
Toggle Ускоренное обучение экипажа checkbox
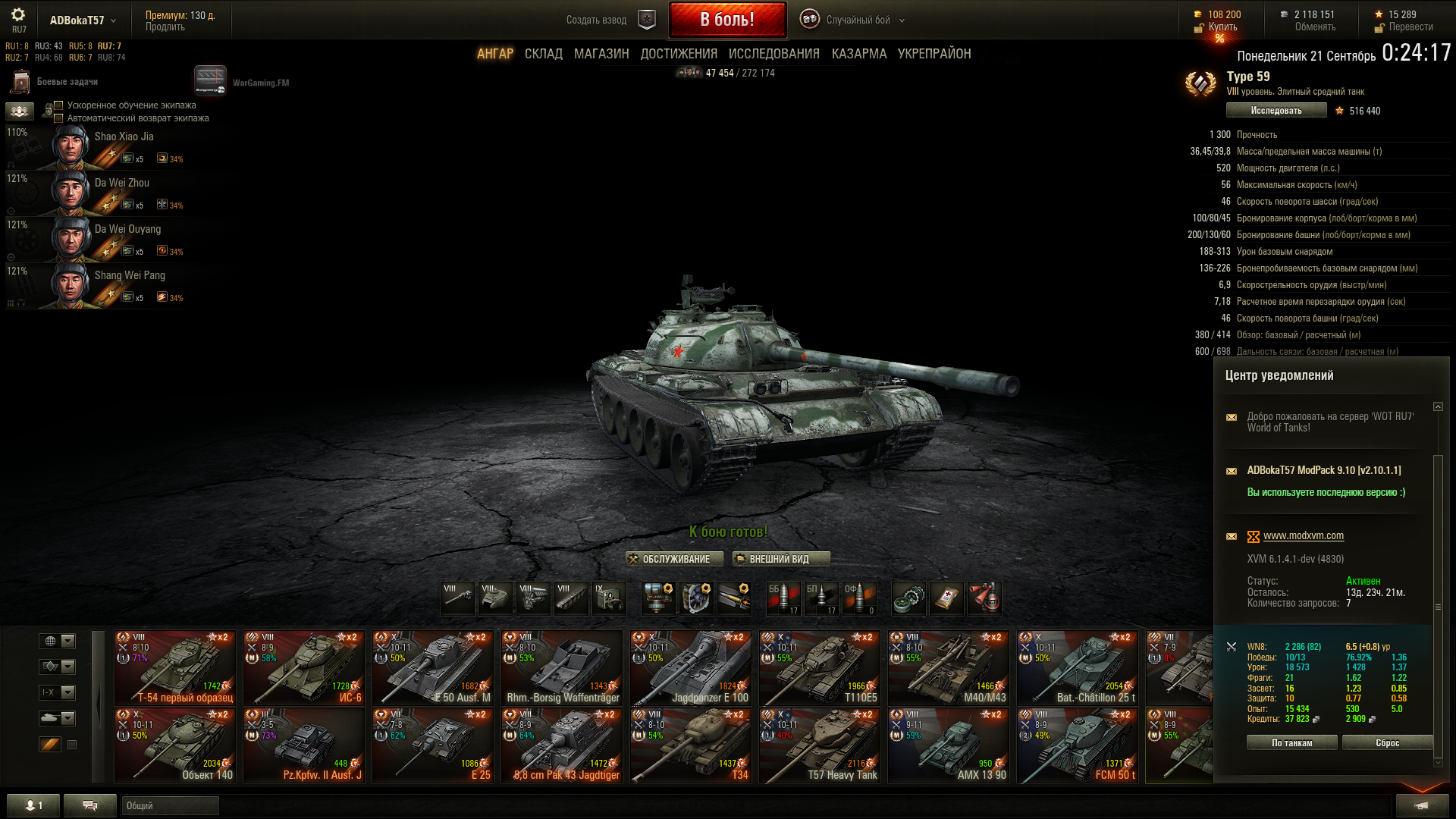click(58, 105)
